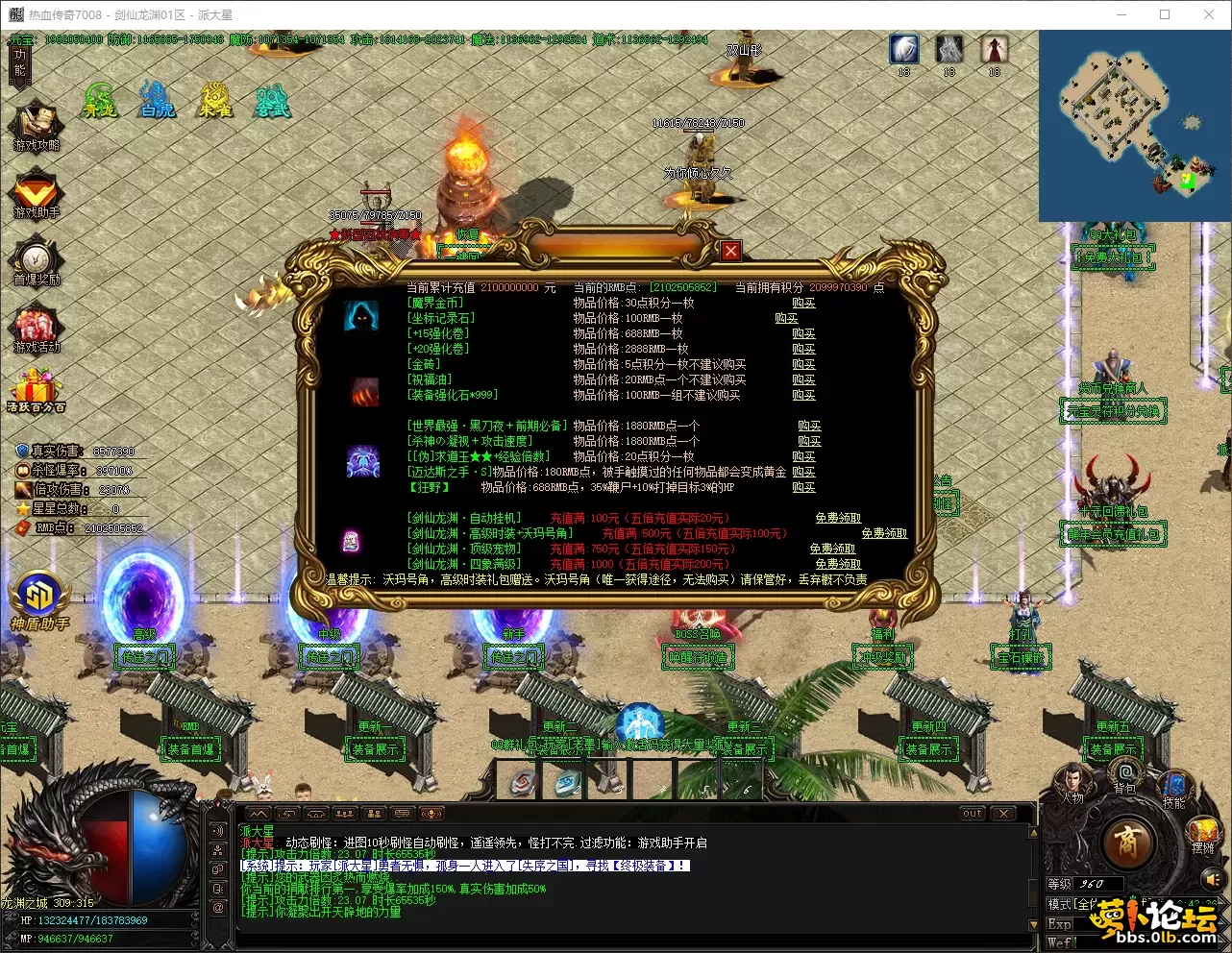Purchase the 坐标记录石 item

786,318
